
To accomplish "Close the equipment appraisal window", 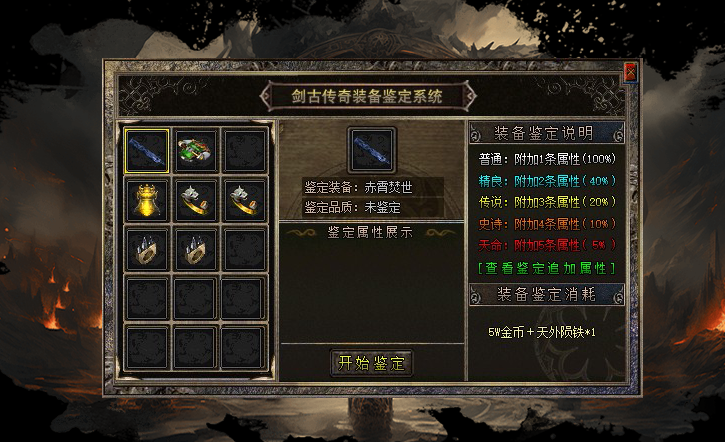I will click(630, 72).
